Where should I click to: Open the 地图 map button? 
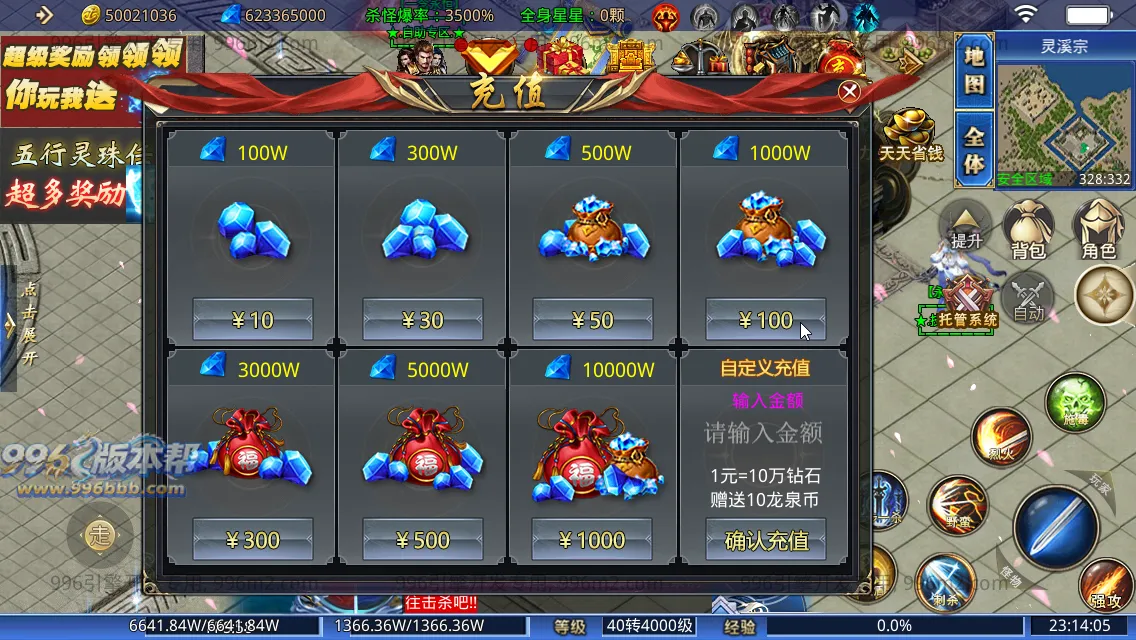click(x=974, y=72)
